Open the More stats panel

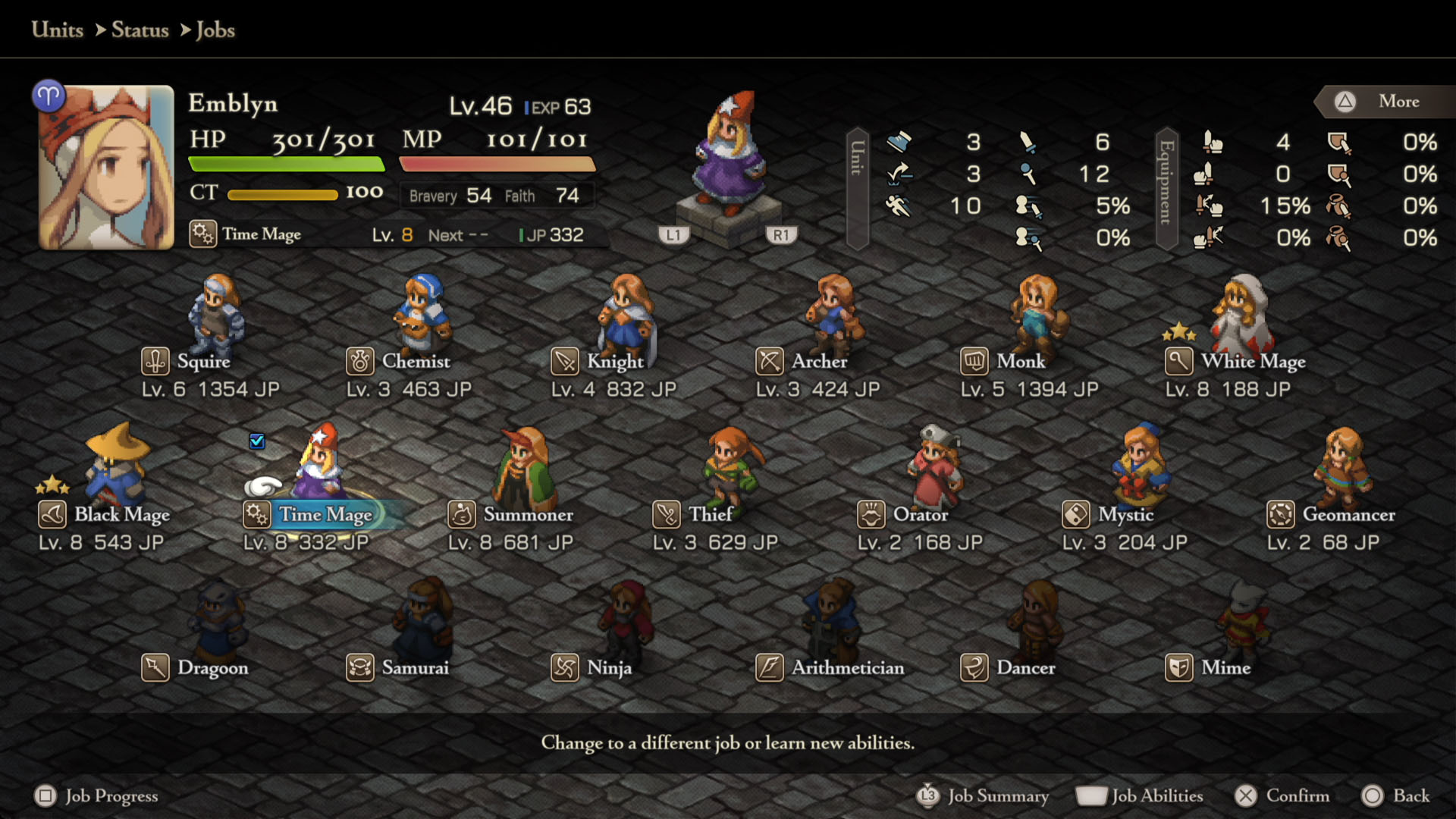(x=1386, y=102)
